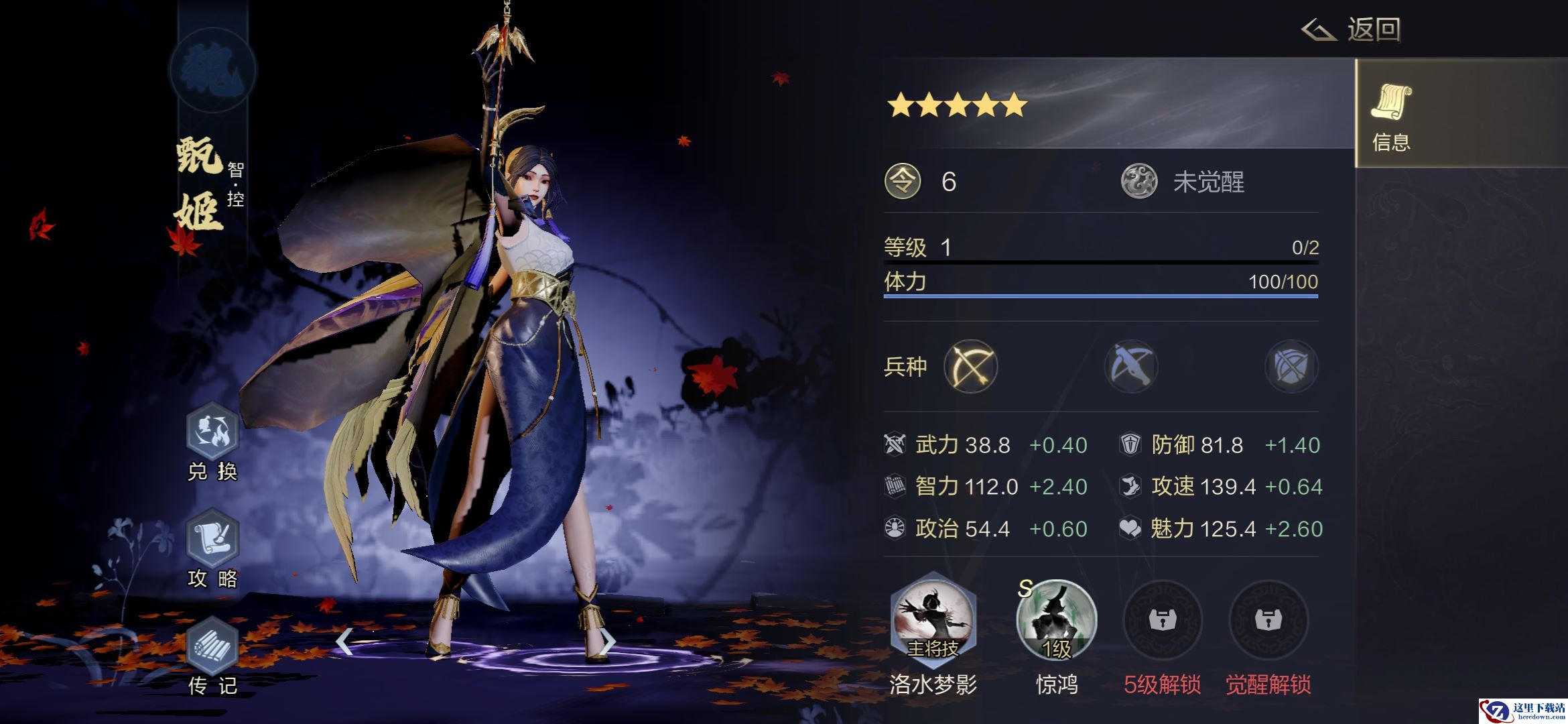
Task: Click the five-star rarity row
Action: coord(957,105)
